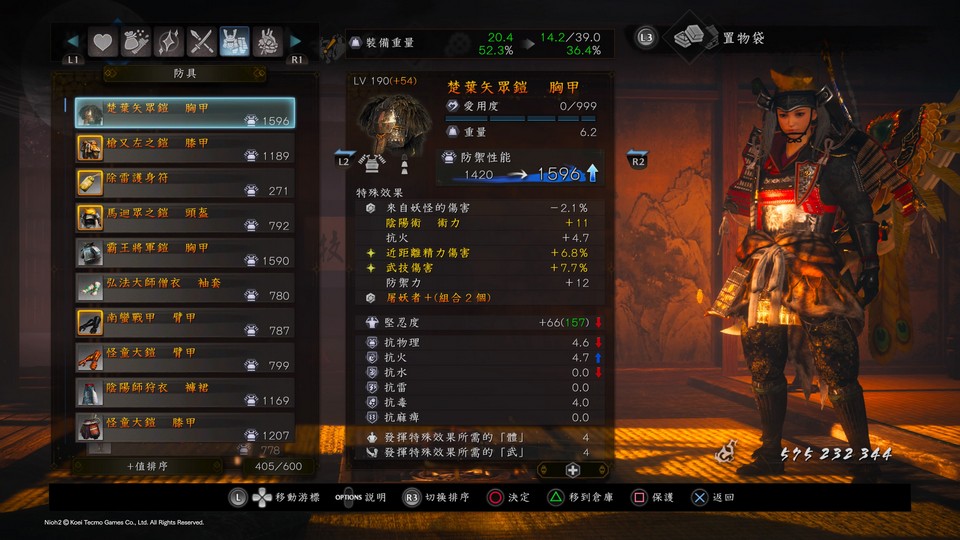Screen dimensions: 960x540
Task: Choose the 除雷護身符 charm
Action: [185, 183]
